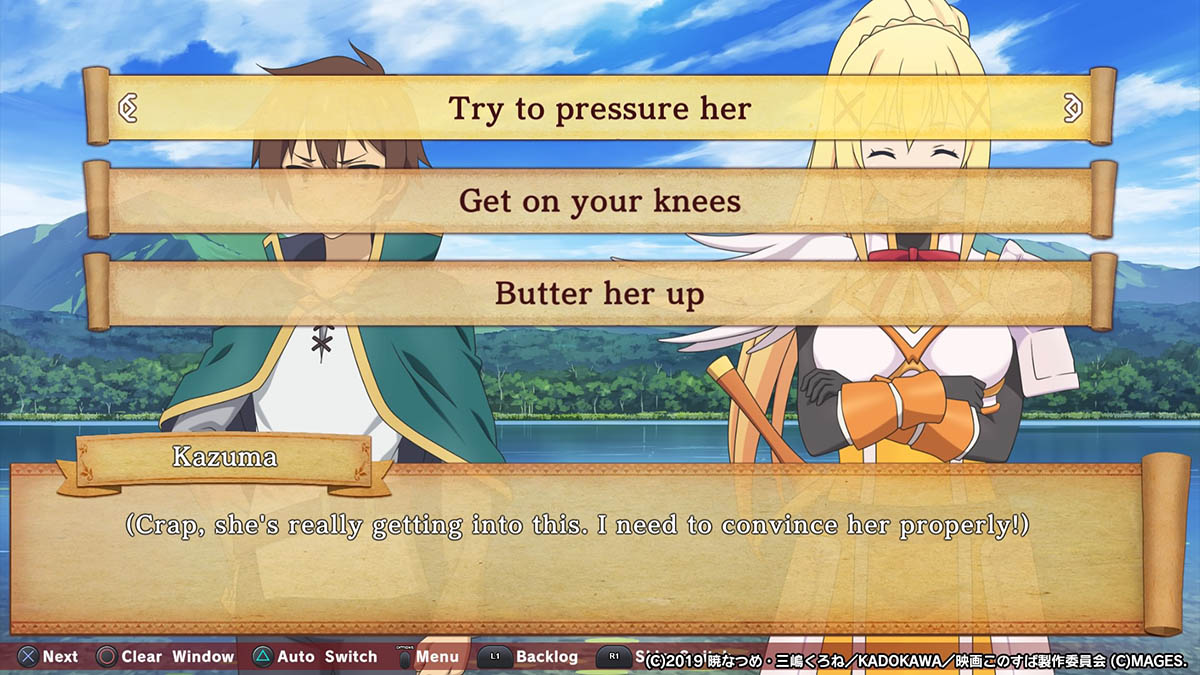Select the "Get on your knees" choice
This screenshot has height=675, width=1200.
coord(600,201)
